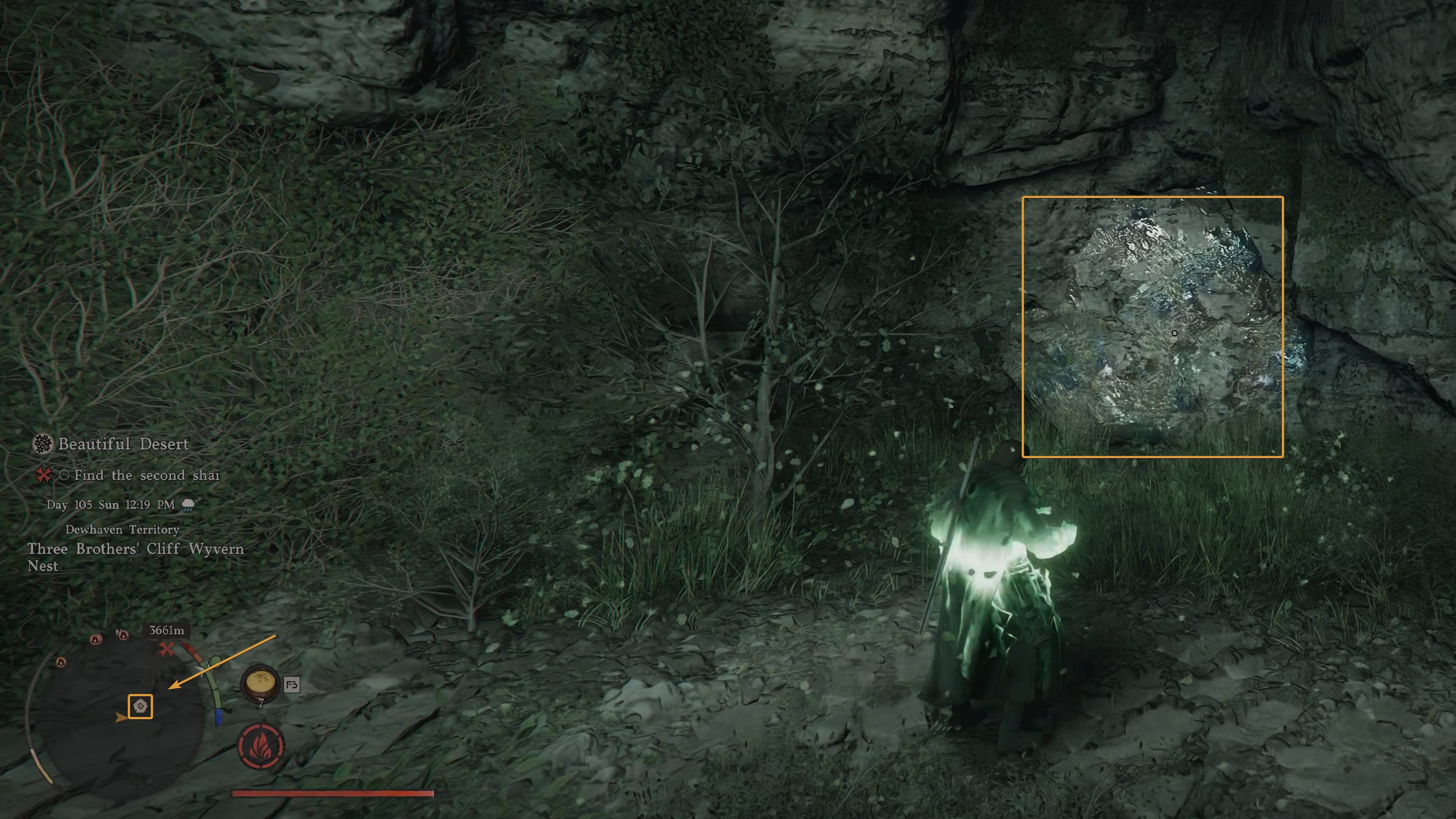The image size is (1456, 819).
Task: Click the Beautiful Desert quest flower icon
Action: tap(41, 444)
